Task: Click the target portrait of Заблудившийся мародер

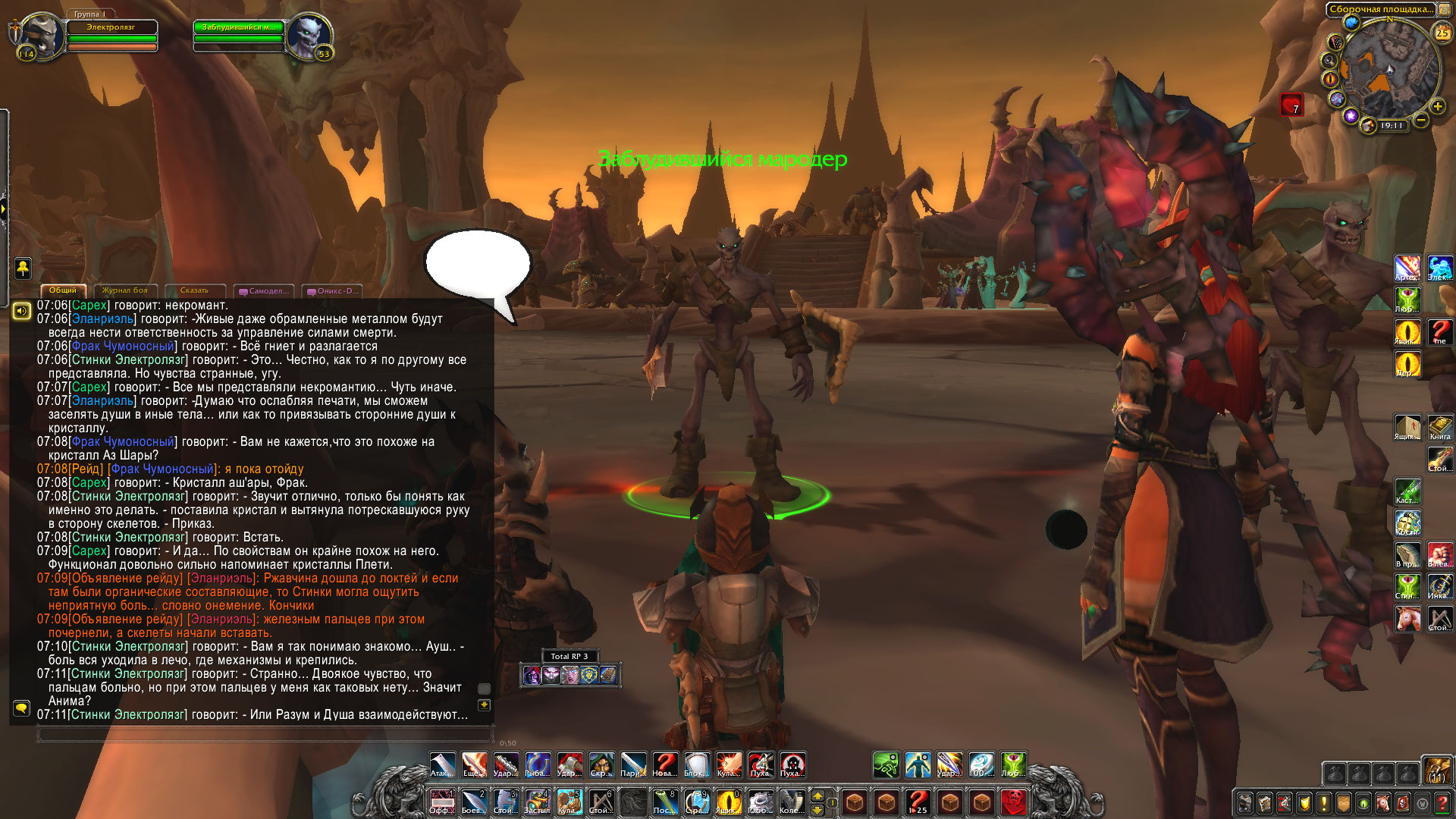Action: 308,36
